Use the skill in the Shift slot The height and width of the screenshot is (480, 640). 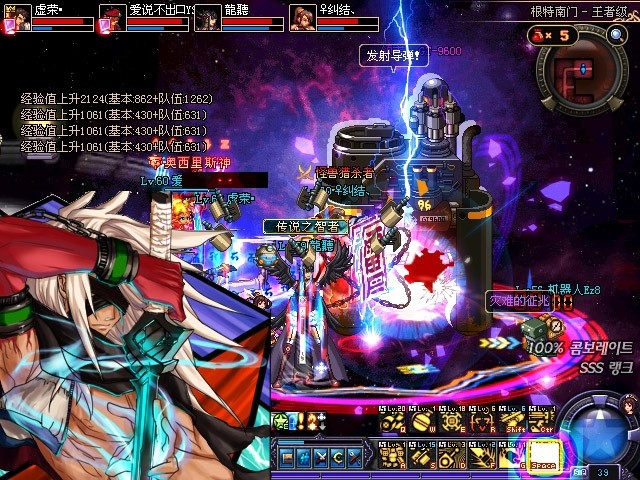(x=512, y=422)
